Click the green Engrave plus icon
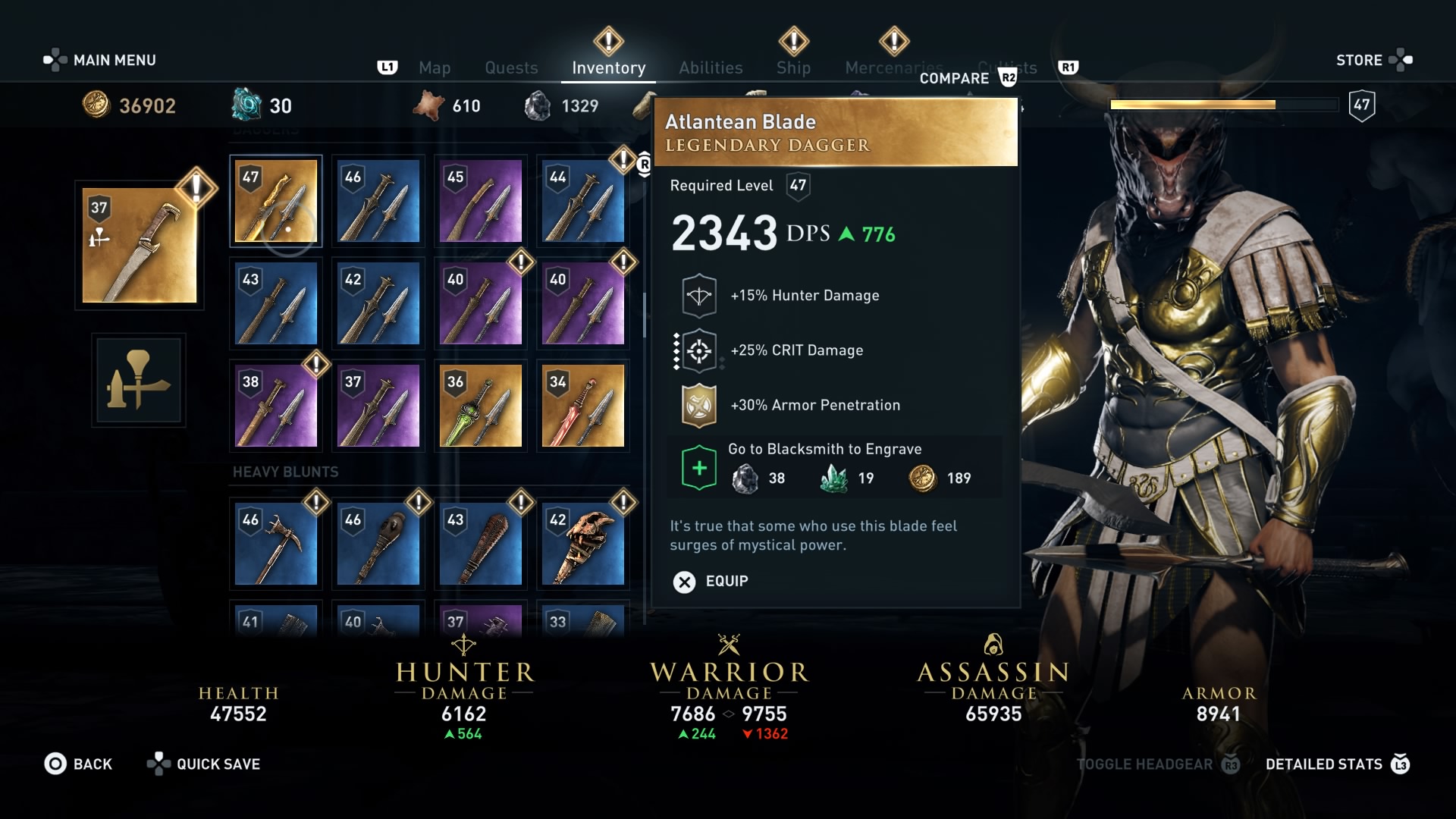This screenshot has width=1456, height=819. [698, 467]
